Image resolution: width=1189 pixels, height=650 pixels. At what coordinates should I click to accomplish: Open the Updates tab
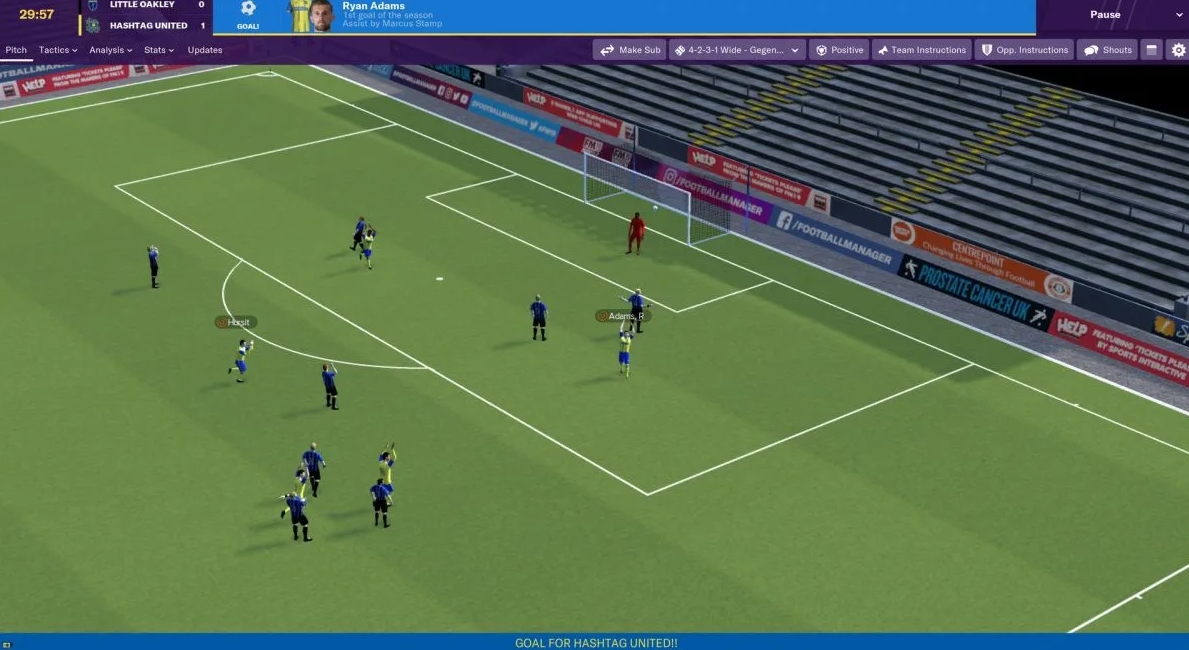[205, 50]
